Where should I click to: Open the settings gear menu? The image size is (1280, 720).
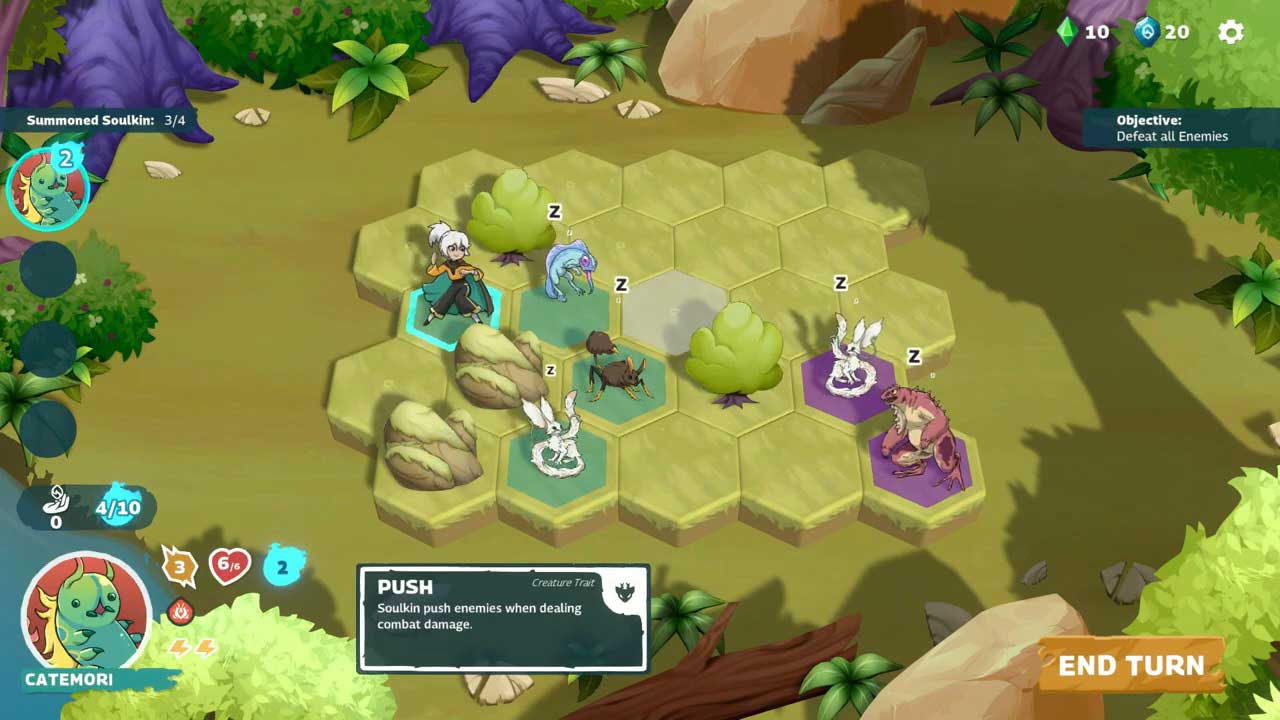click(1231, 32)
